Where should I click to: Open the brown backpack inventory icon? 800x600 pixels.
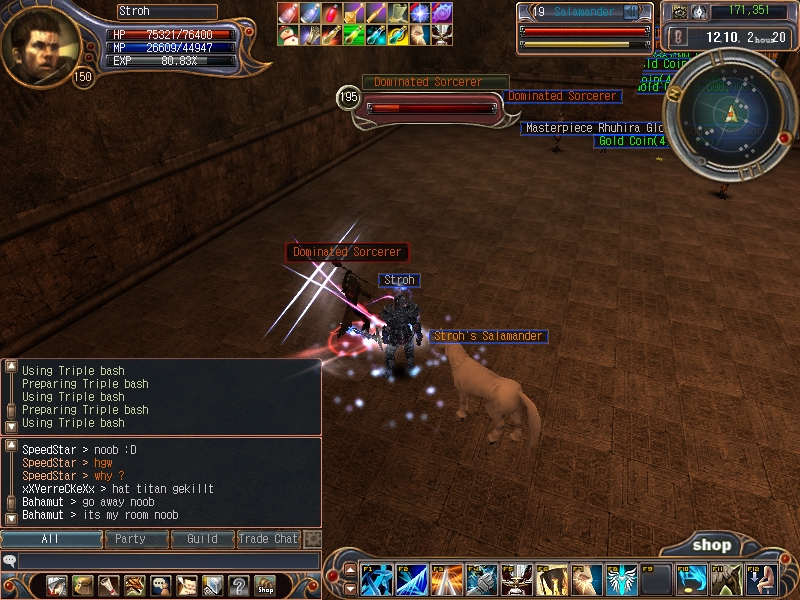tap(83, 585)
